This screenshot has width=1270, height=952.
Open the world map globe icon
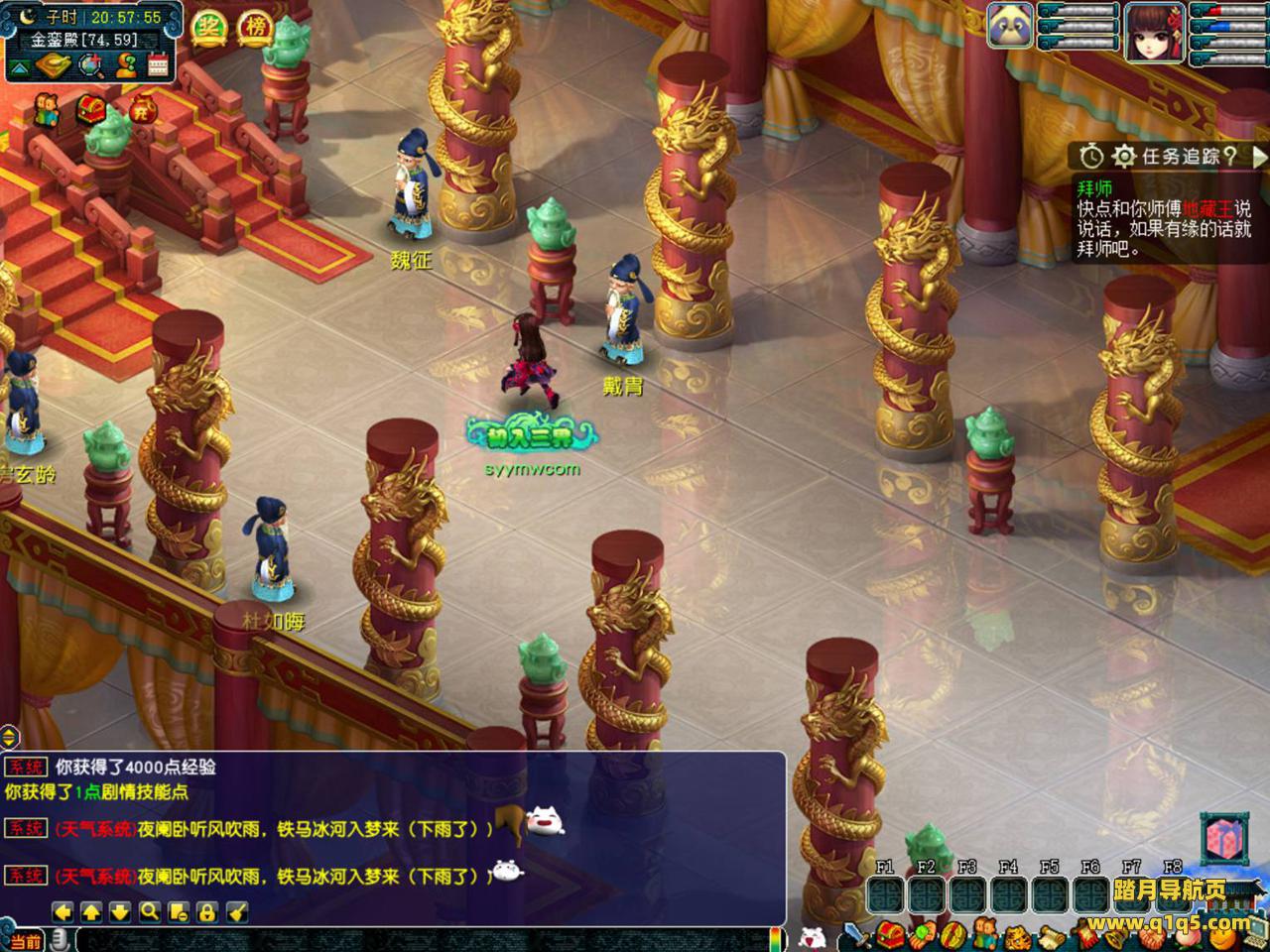pyautogui.click(x=91, y=66)
